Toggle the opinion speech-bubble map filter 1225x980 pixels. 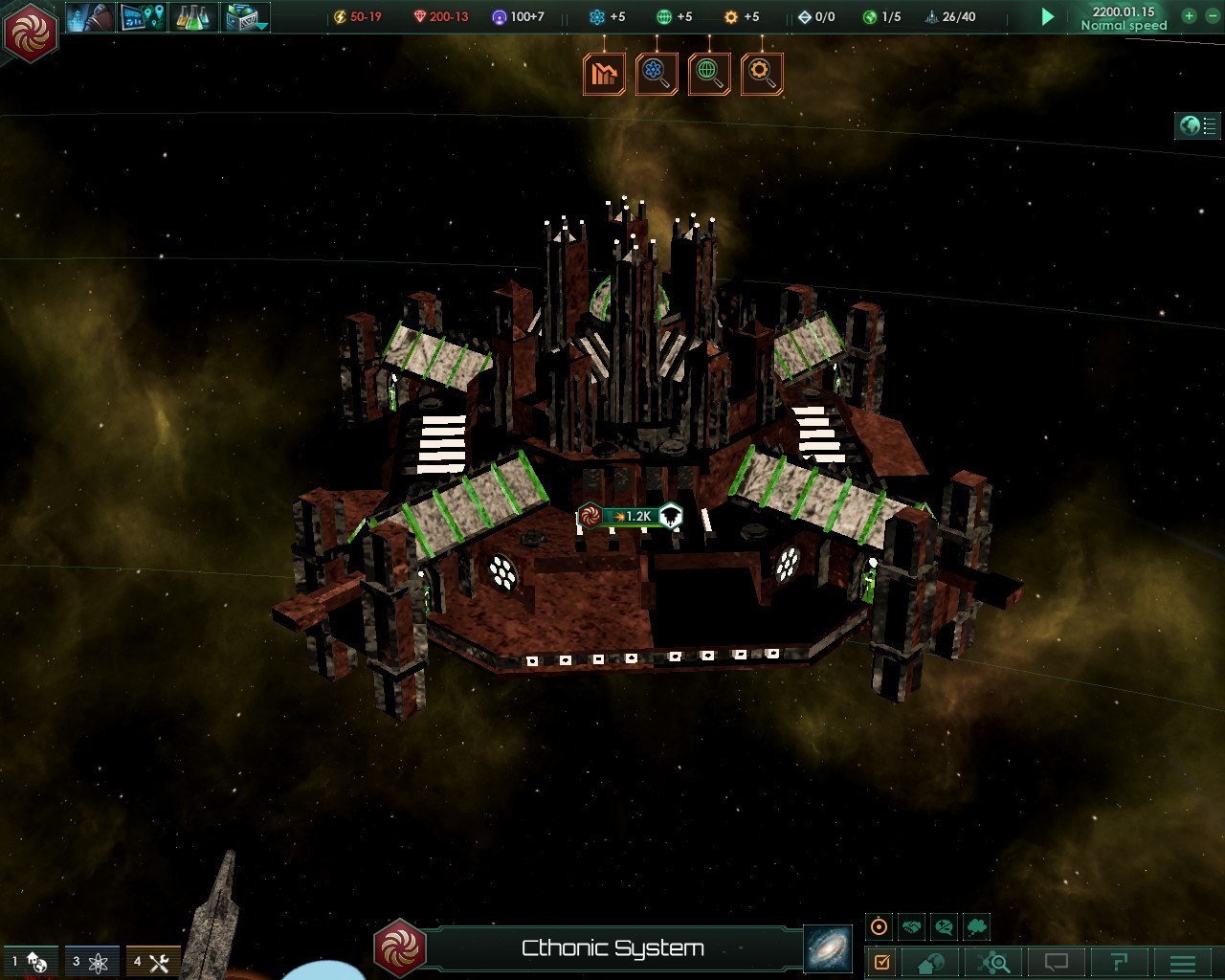pos(944,926)
